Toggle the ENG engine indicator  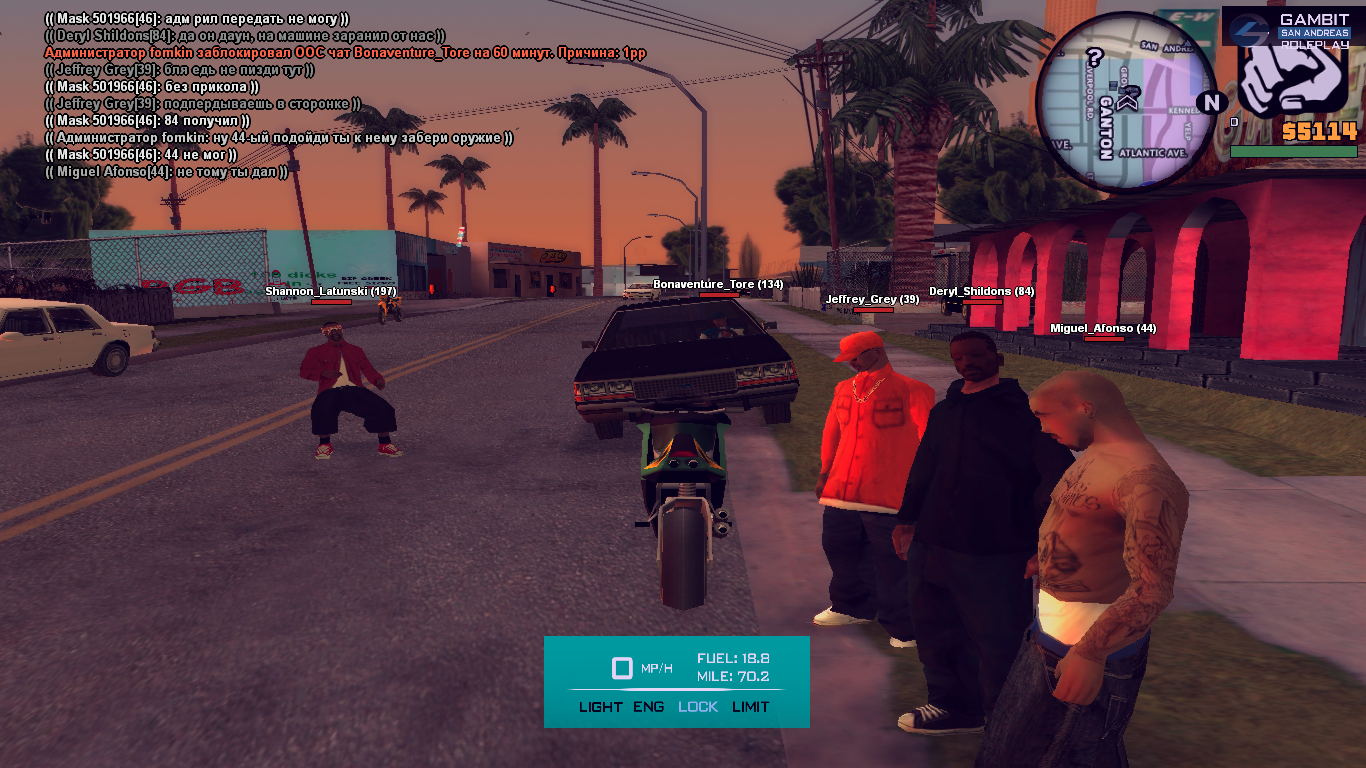pyautogui.click(x=648, y=707)
